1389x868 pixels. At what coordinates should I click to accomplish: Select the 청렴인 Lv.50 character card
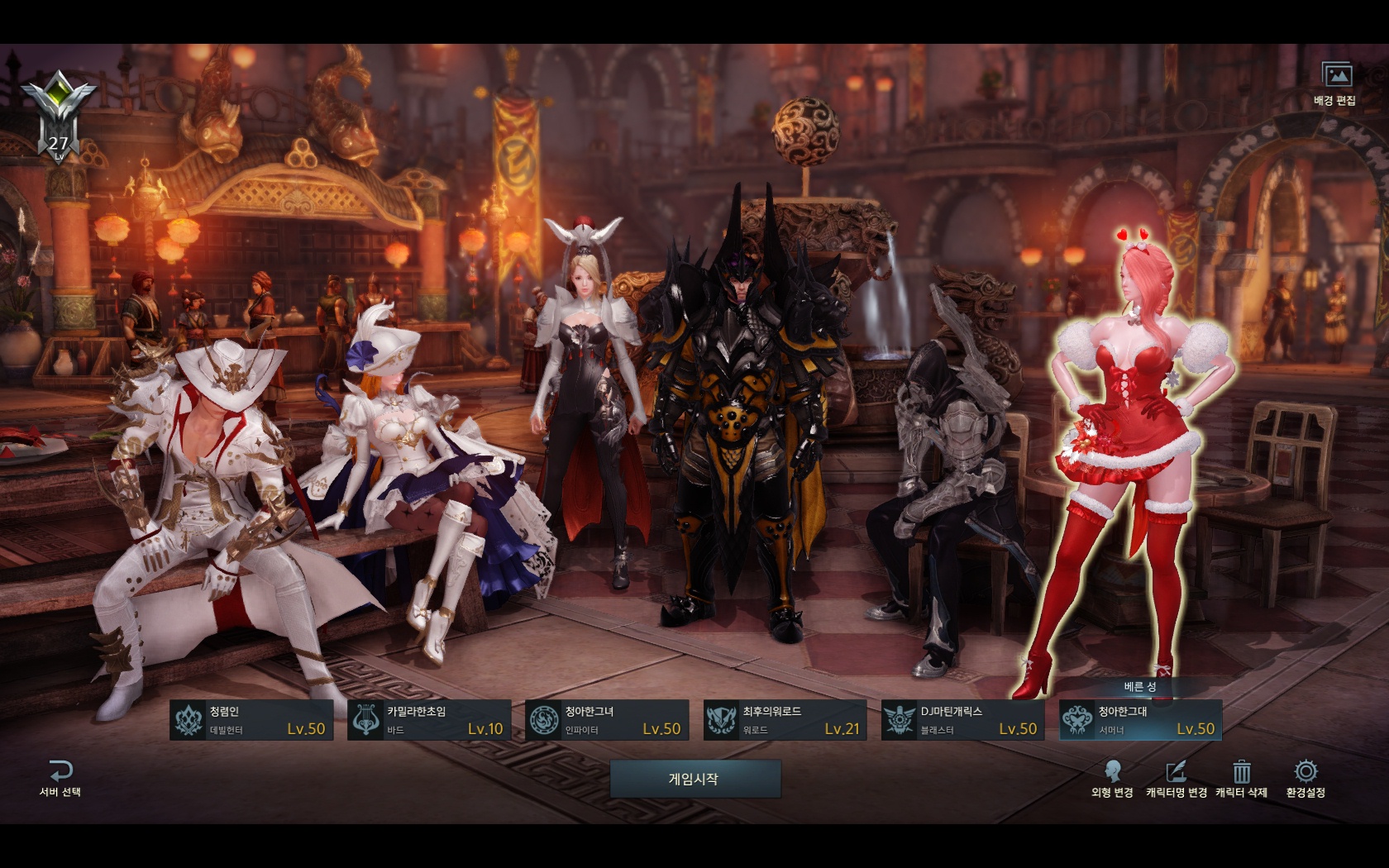pyautogui.click(x=251, y=720)
